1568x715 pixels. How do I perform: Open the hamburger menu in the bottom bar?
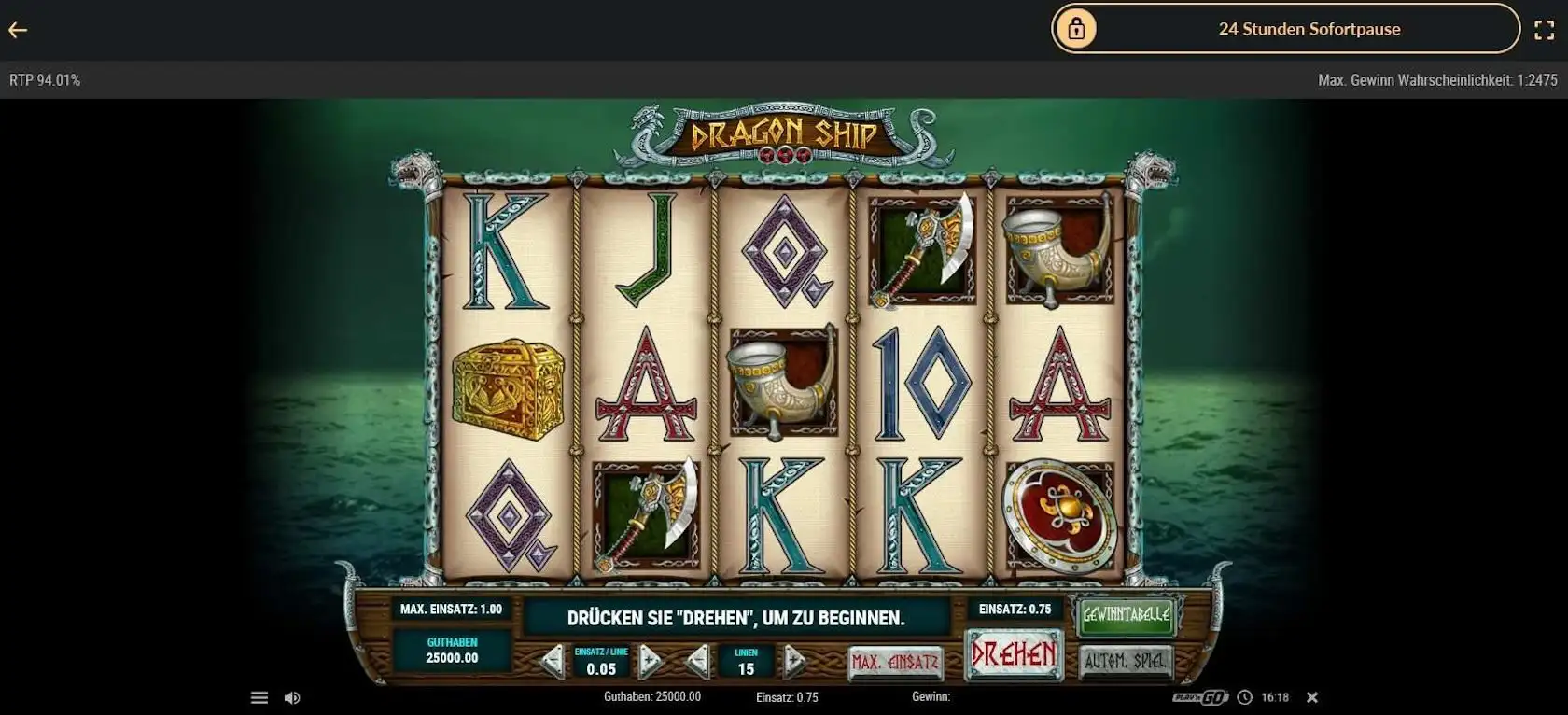click(x=259, y=697)
